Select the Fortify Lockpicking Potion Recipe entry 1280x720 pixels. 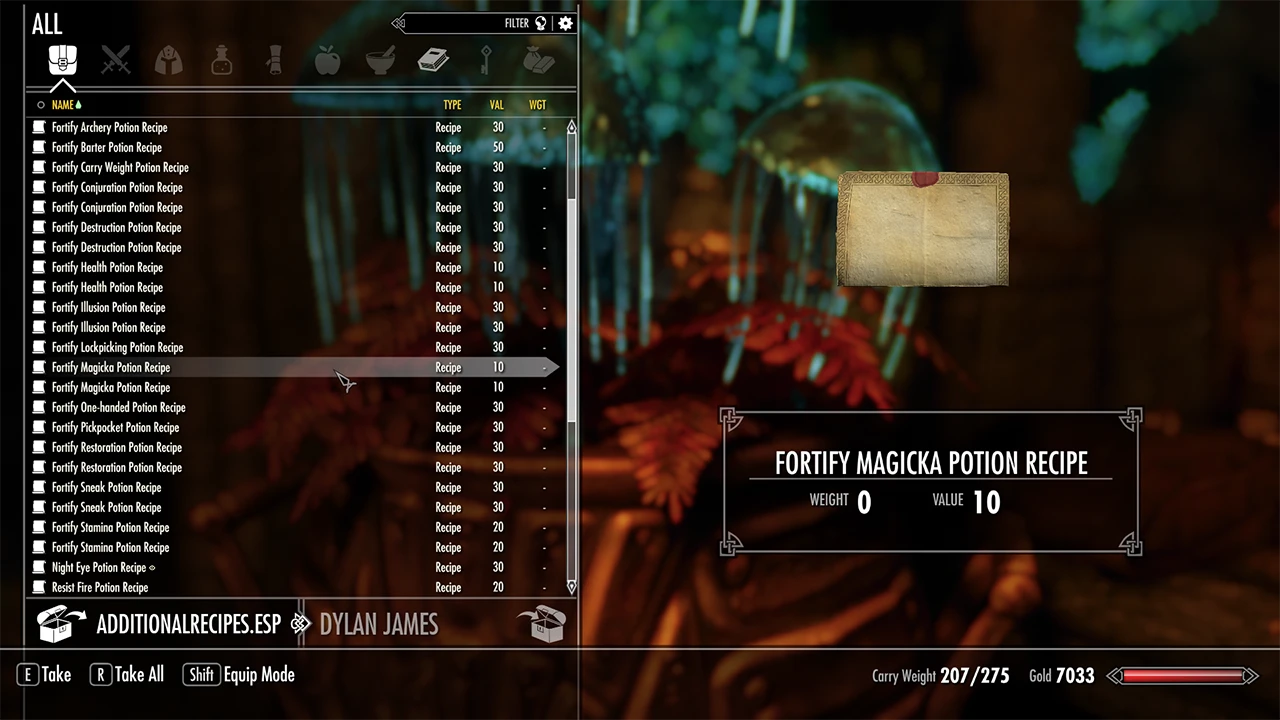(117, 347)
